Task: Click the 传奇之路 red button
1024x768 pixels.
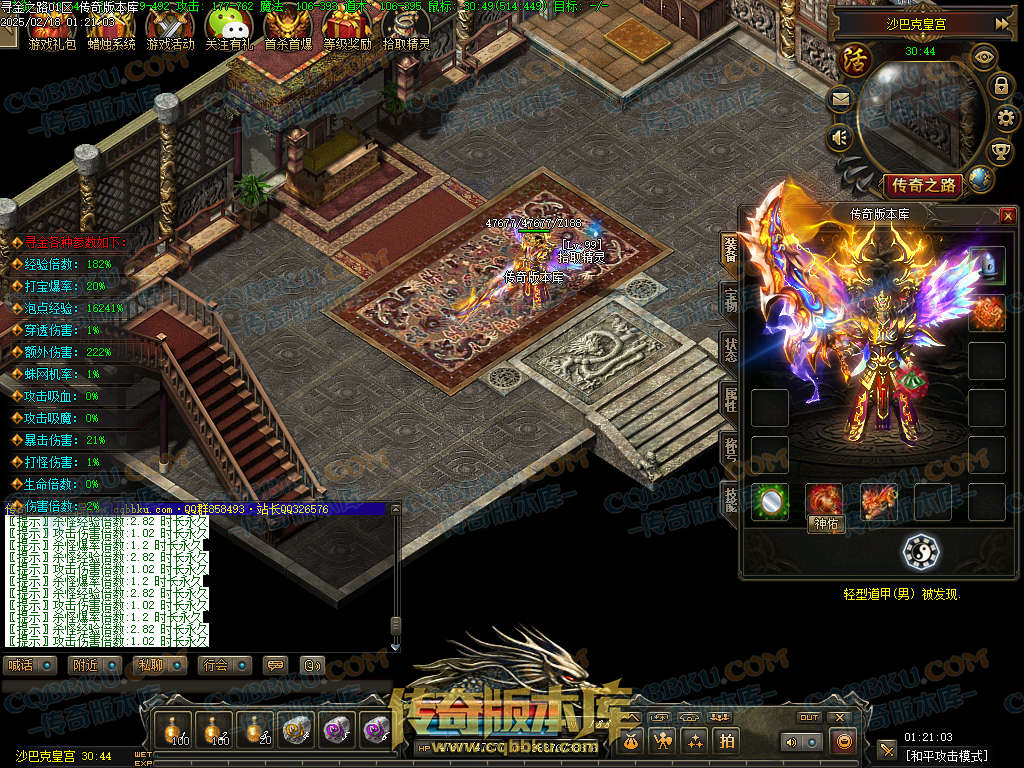Action: [x=922, y=185]
